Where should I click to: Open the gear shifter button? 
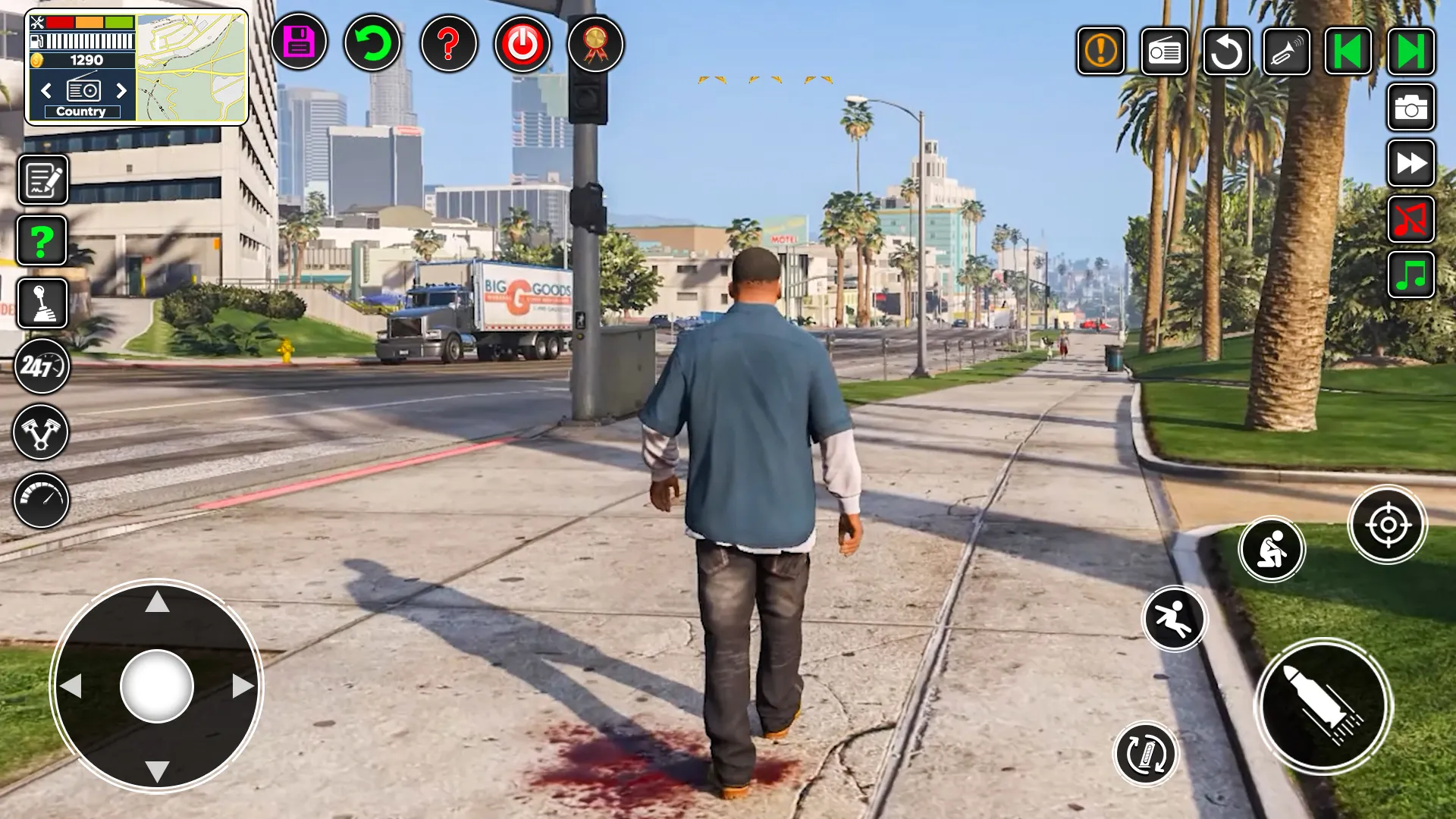pos(42,303)
